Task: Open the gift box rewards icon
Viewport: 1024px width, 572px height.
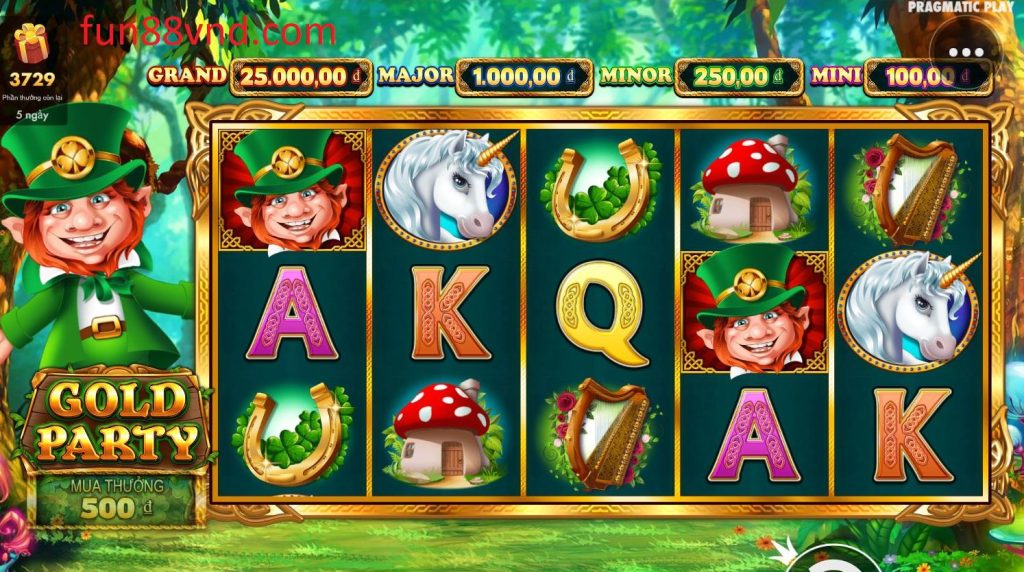Action: pos(31,43)
